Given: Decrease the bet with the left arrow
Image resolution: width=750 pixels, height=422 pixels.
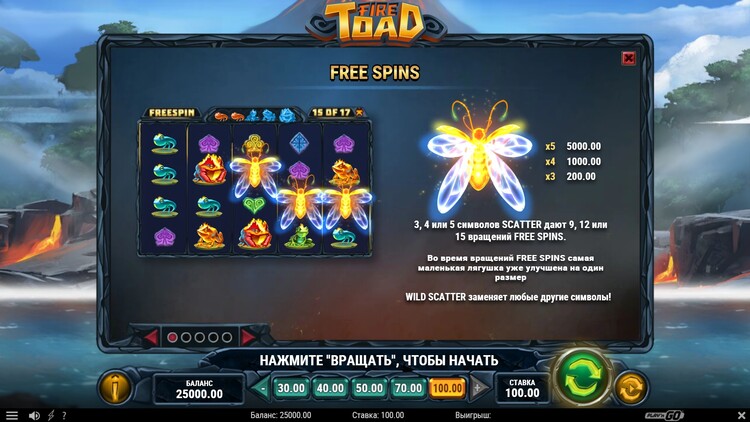Looking at the screenshot, I should (x=262, y=388).
